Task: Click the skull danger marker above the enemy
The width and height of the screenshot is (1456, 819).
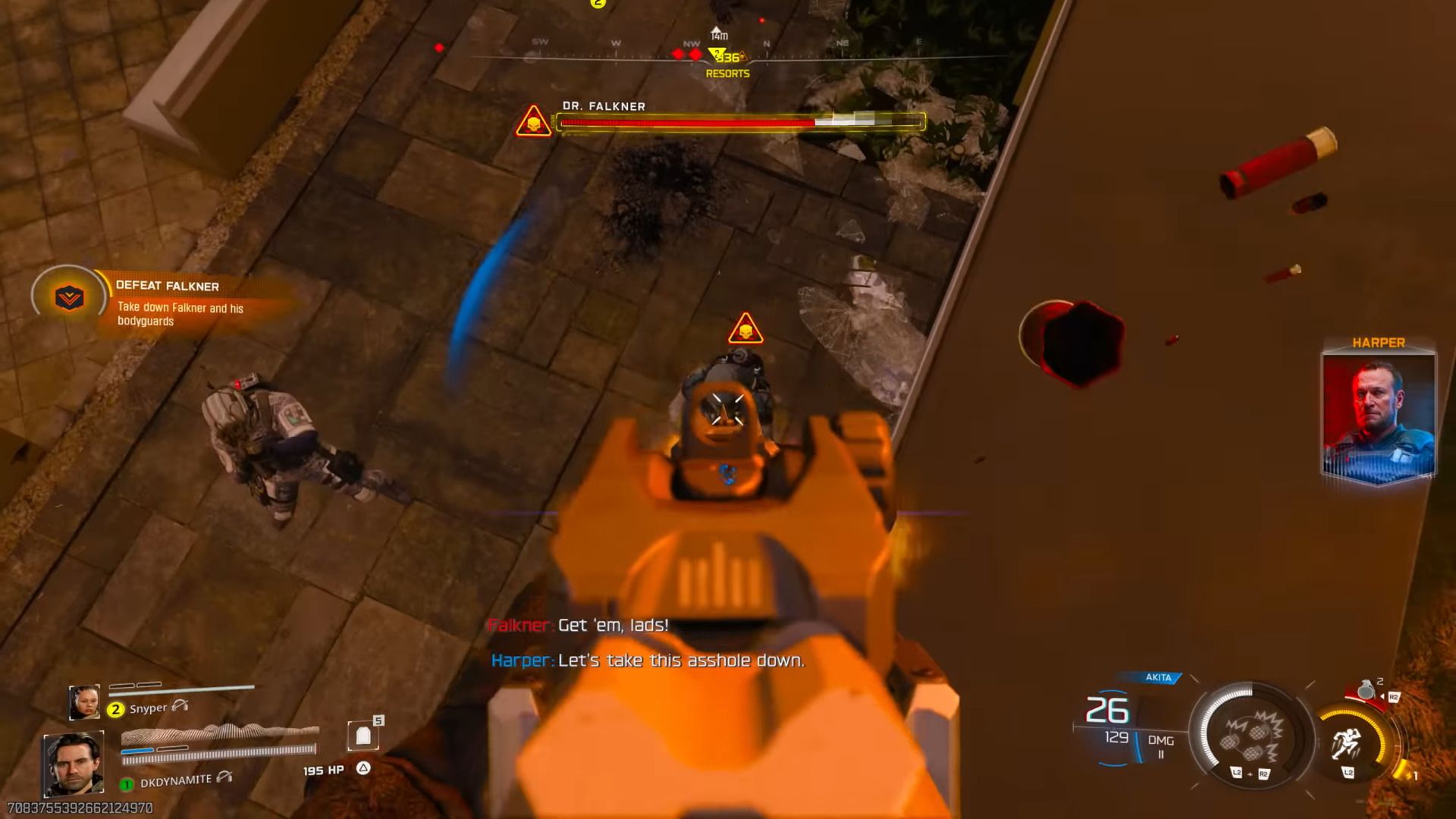Action: coord(747,328)
